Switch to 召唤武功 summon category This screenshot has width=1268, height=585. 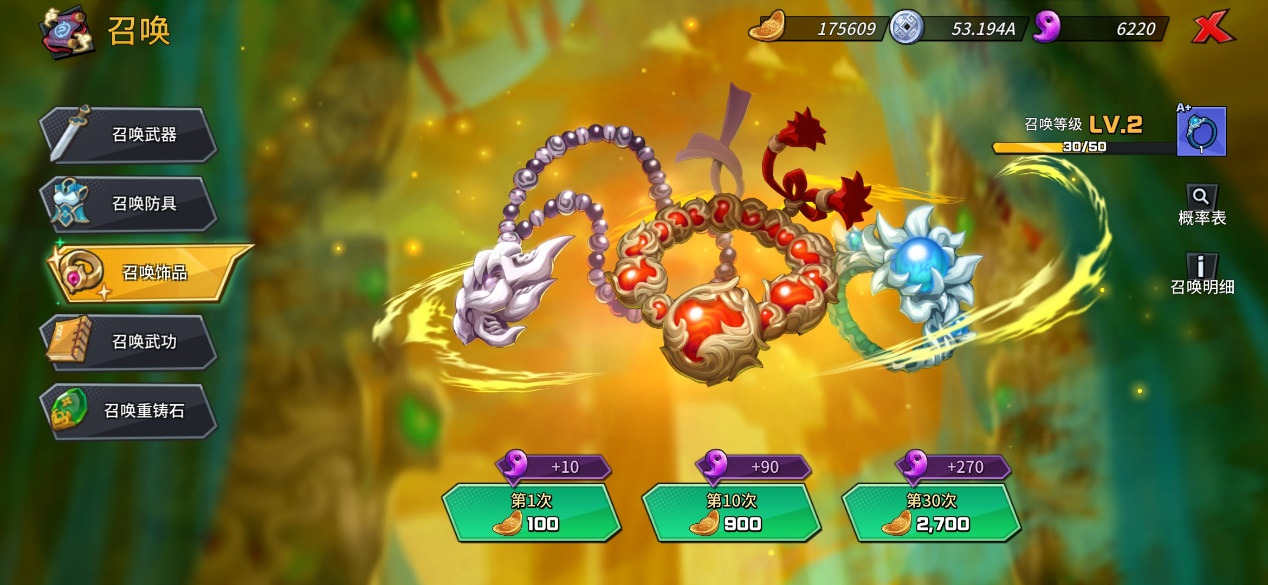(130, 342)
